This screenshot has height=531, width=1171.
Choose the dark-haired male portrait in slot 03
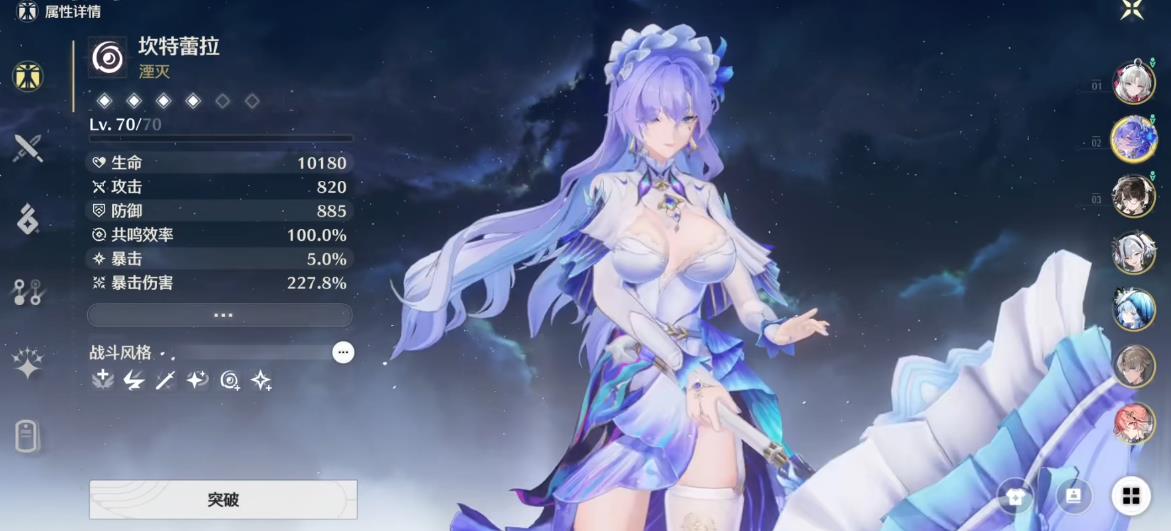pos(1134,197)
